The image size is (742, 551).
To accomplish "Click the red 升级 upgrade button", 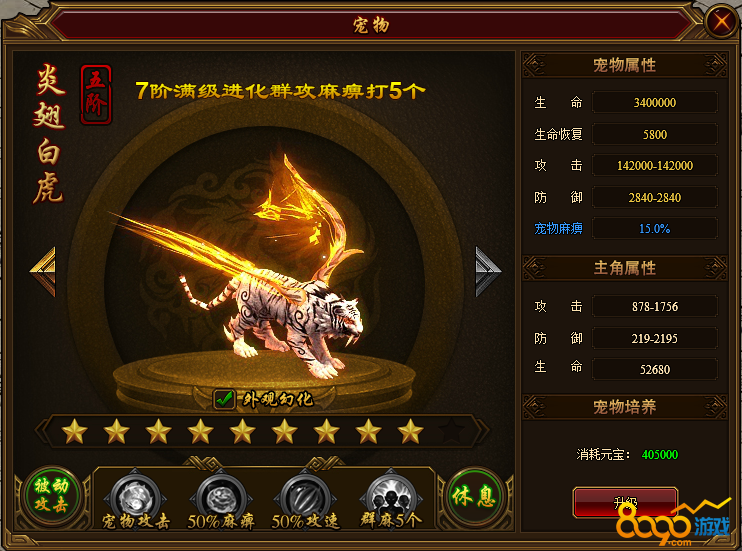I will click(625, 501).
